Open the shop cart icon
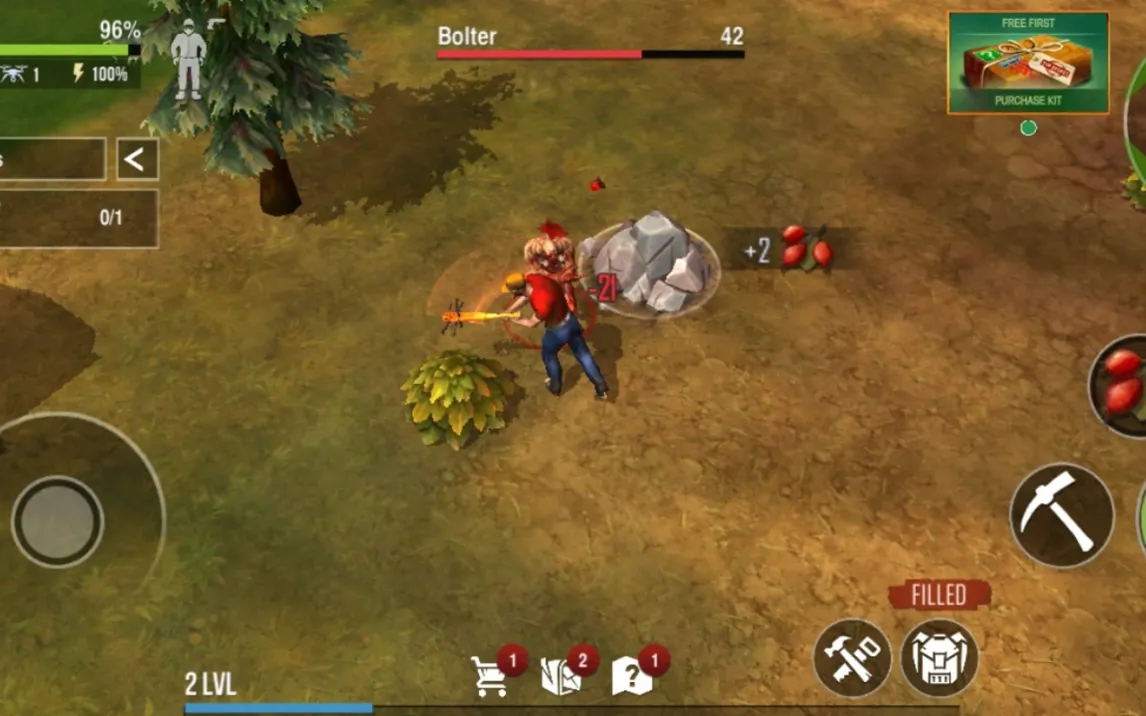This screenshot has height=716, width=1146. (x=489, y=677)
